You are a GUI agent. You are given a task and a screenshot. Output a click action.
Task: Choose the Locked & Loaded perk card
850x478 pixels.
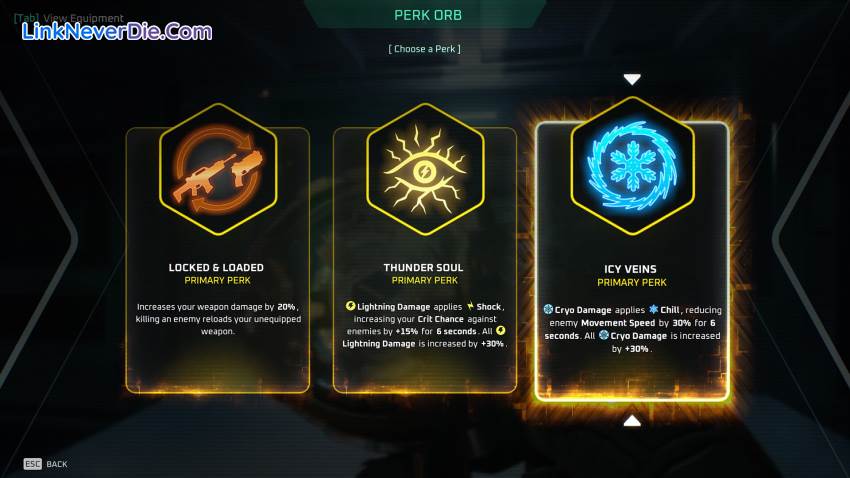pyautogui.click(x=217, y=260)
